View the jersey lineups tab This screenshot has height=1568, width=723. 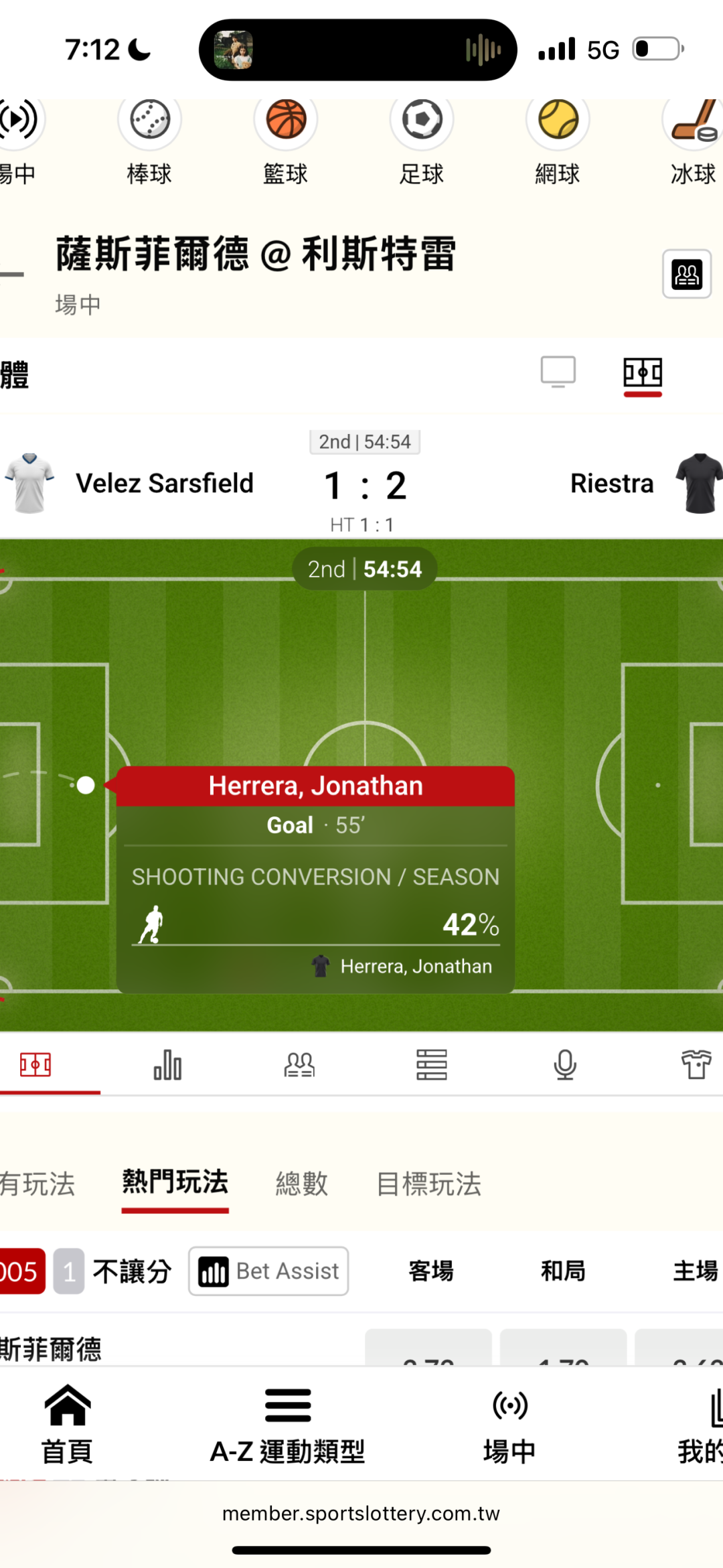pyautogui.click(x=696, y=1064)
